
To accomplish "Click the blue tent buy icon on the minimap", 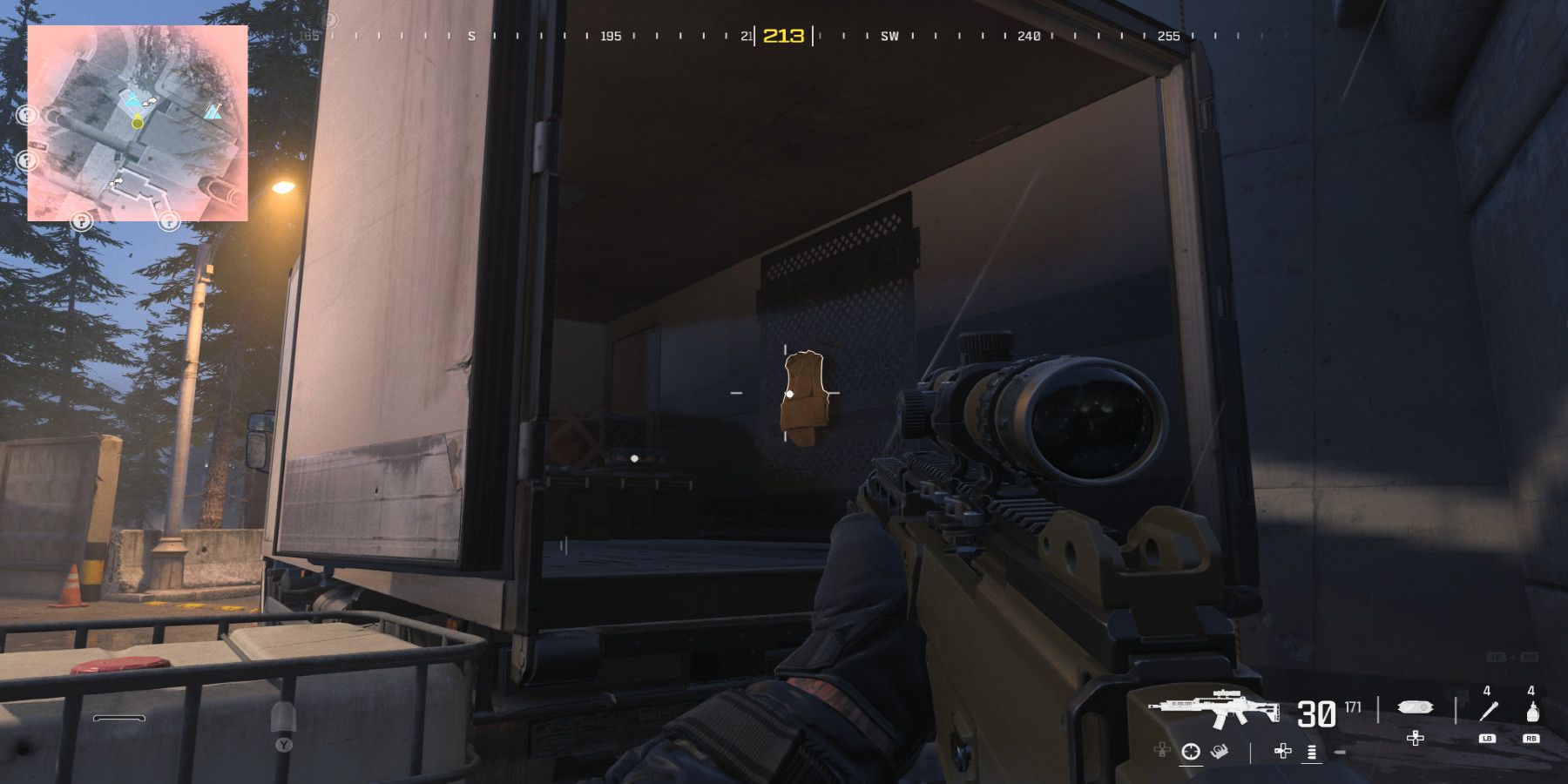I will click(x=213, y=112).
